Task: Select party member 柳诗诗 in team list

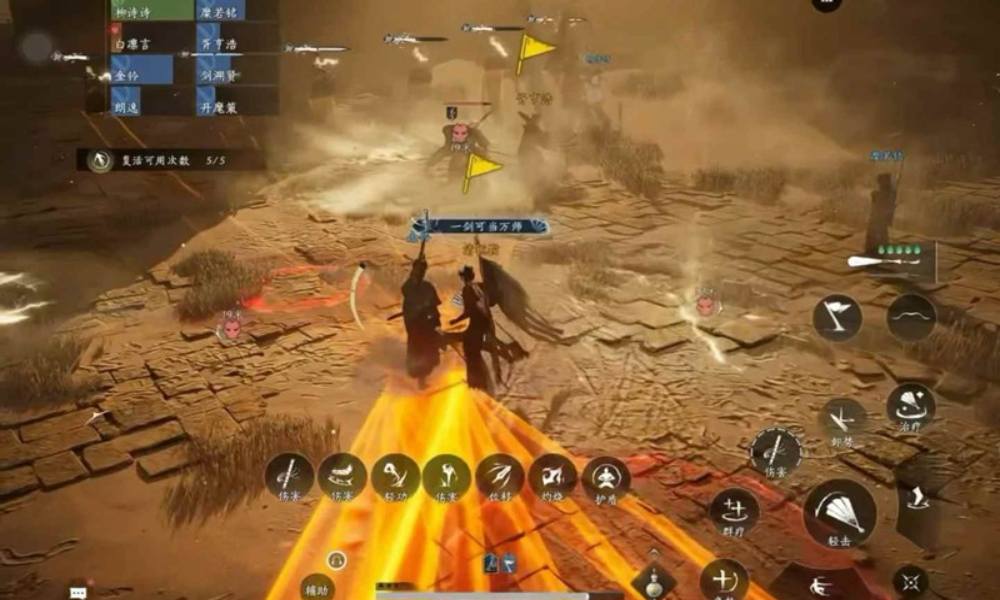Action: [x=140, y=10]
